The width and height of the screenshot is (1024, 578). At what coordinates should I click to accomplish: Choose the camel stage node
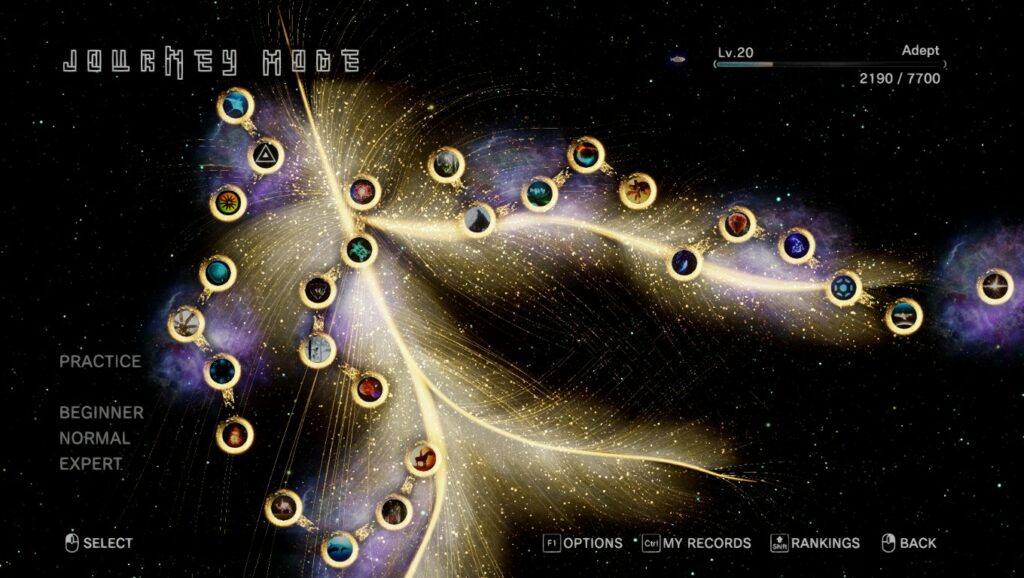284,508
